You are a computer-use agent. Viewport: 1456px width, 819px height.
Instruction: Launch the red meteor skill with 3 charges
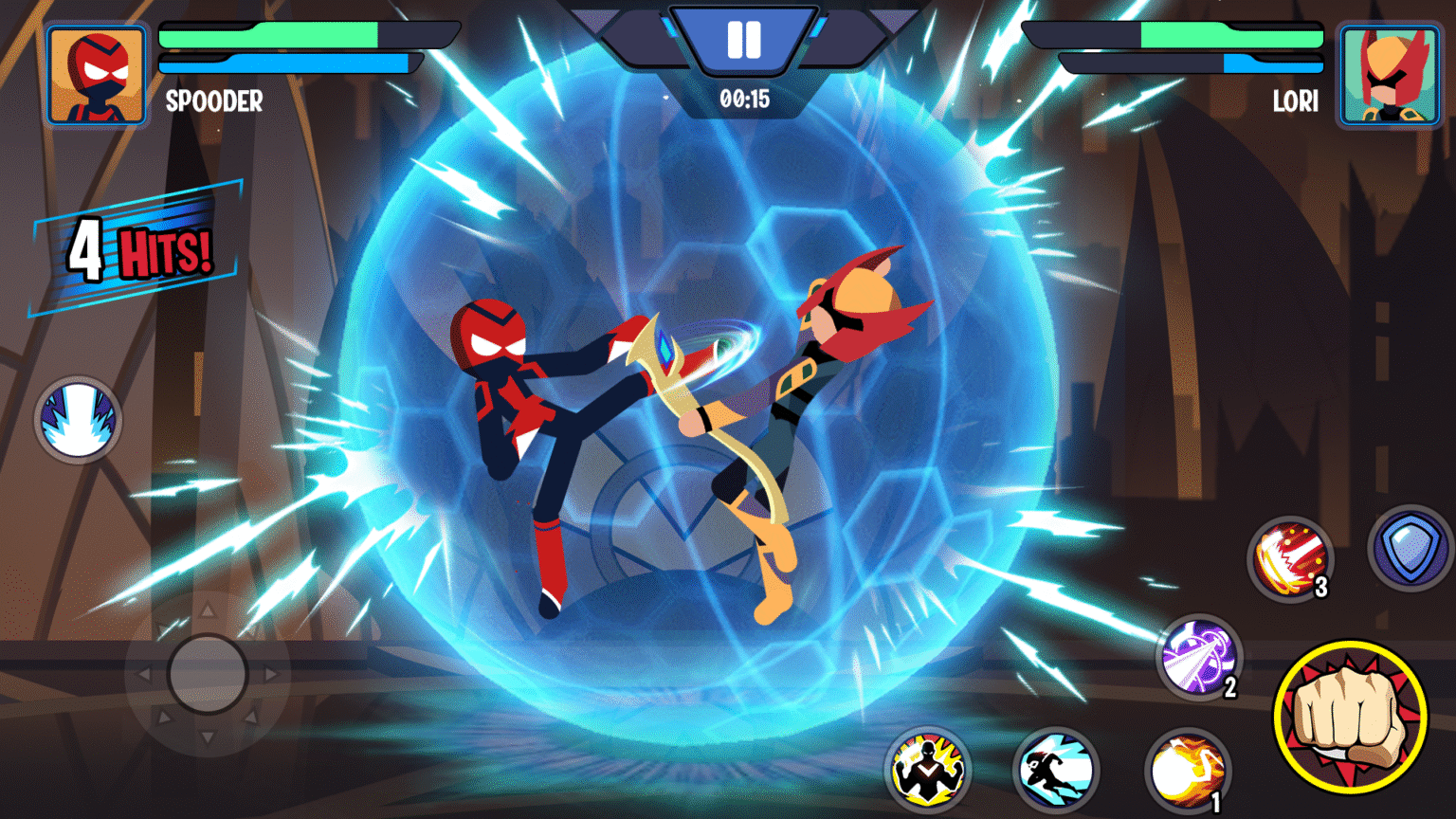(x=1292, y=560)
